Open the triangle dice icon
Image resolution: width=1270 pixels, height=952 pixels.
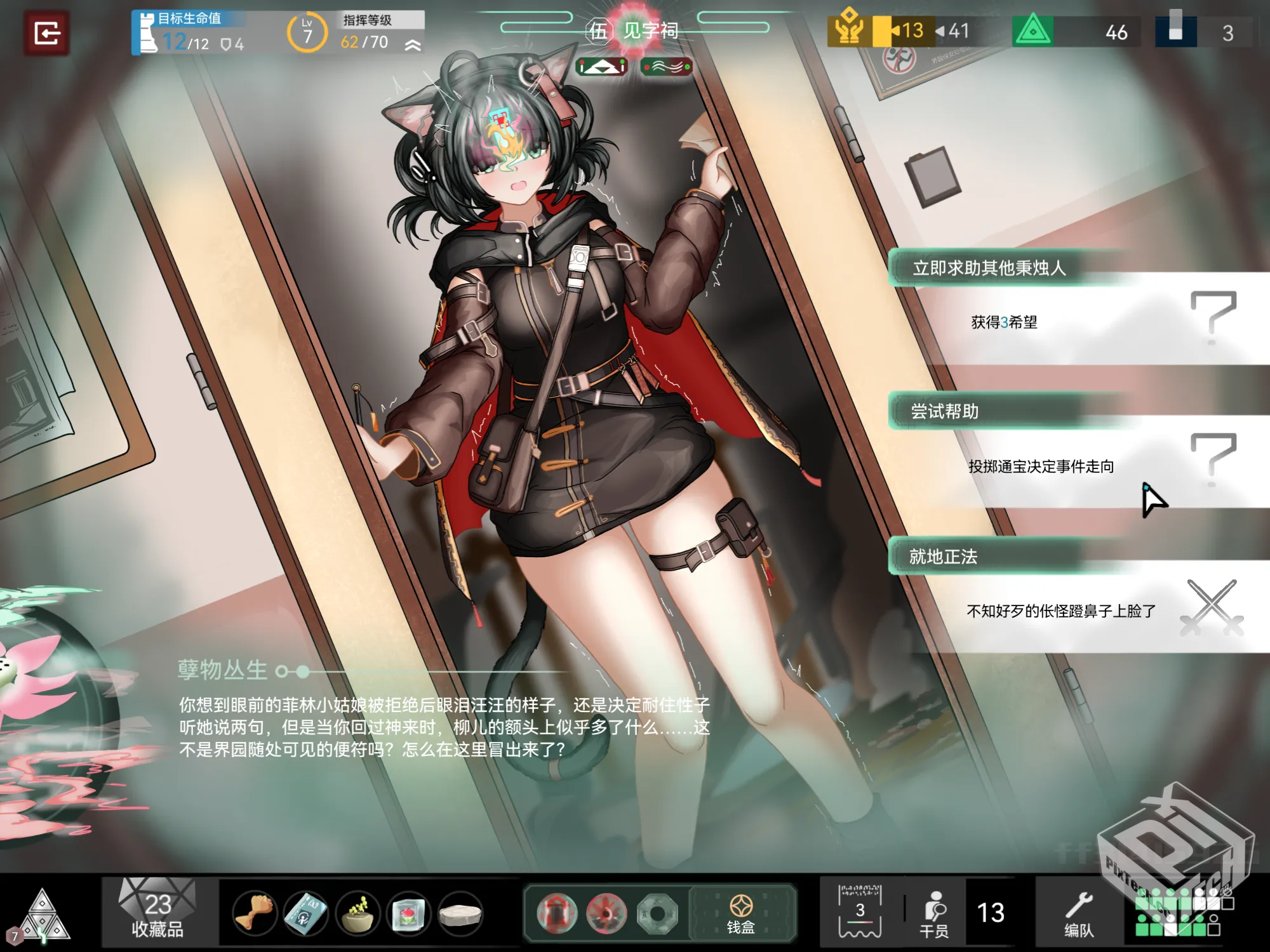click(x=42, y=915)
